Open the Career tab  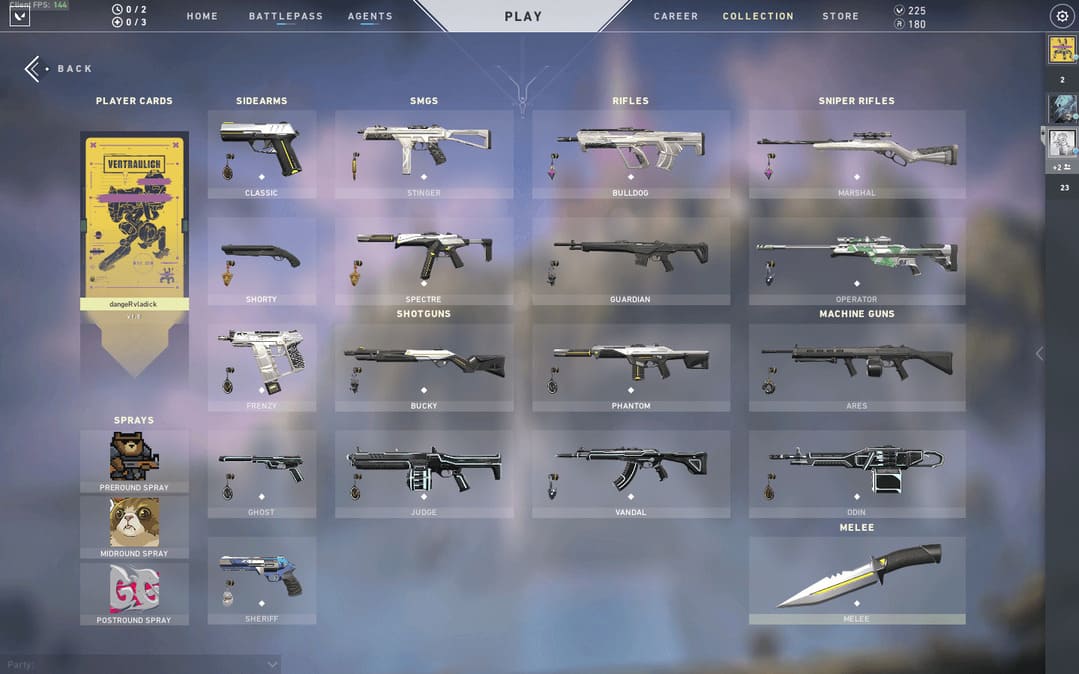pyautogui.click(x=676, y=16)
